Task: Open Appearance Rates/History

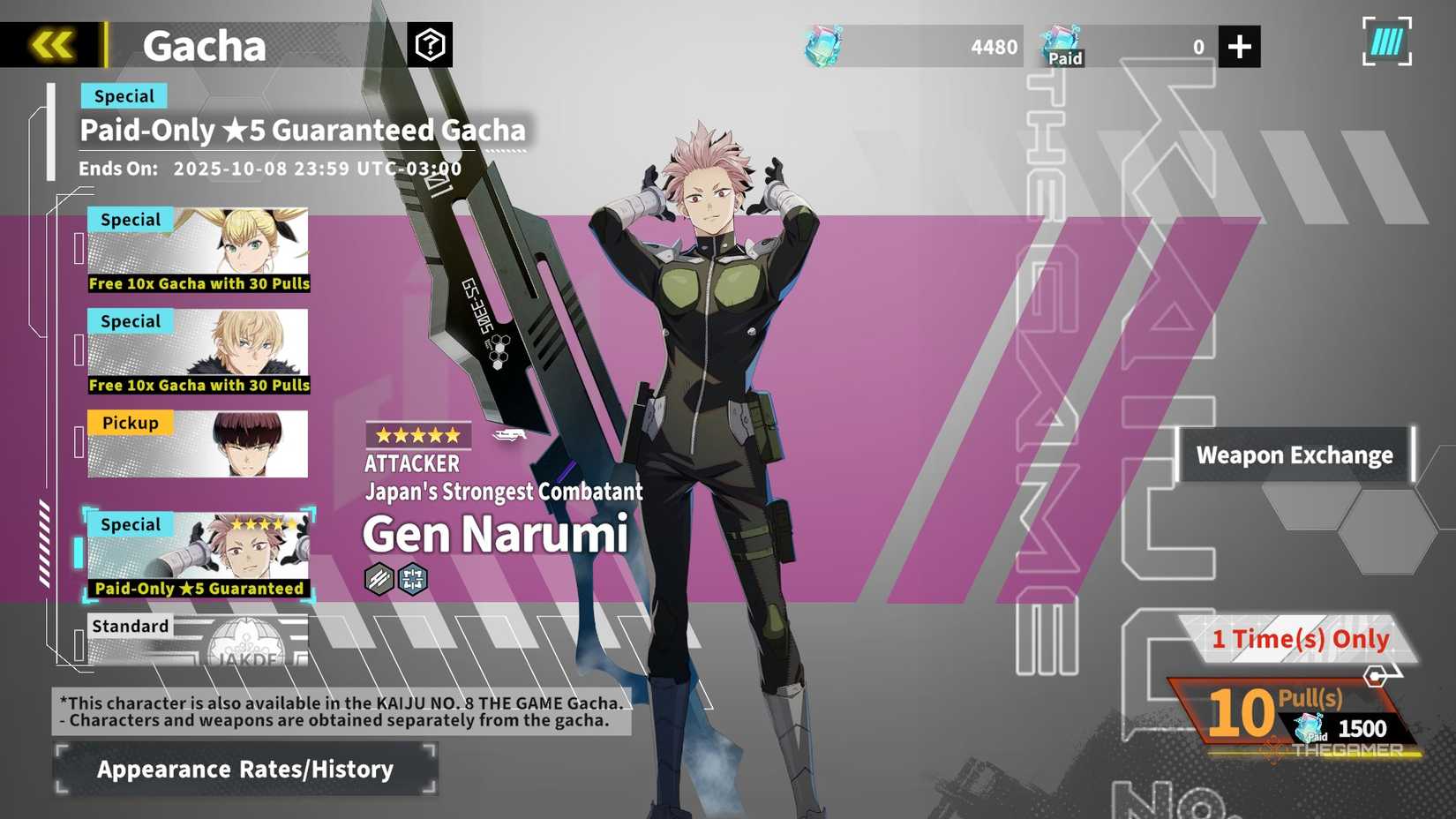Action: click(244, 769)
